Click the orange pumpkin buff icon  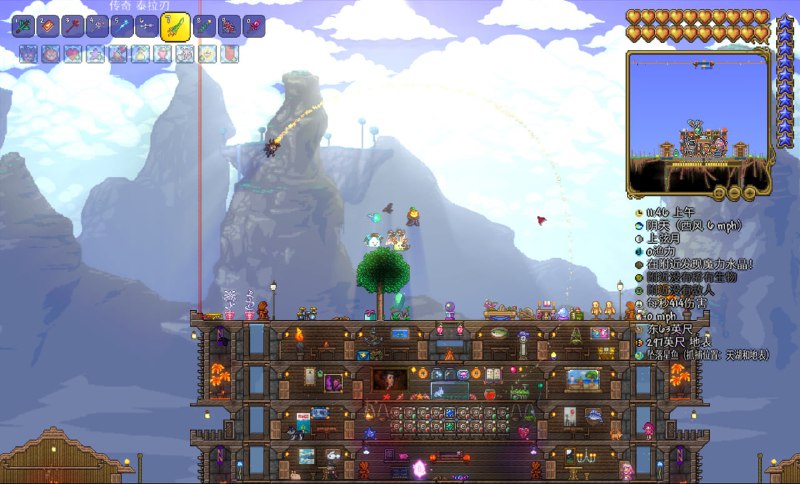[x=50, y=54]
